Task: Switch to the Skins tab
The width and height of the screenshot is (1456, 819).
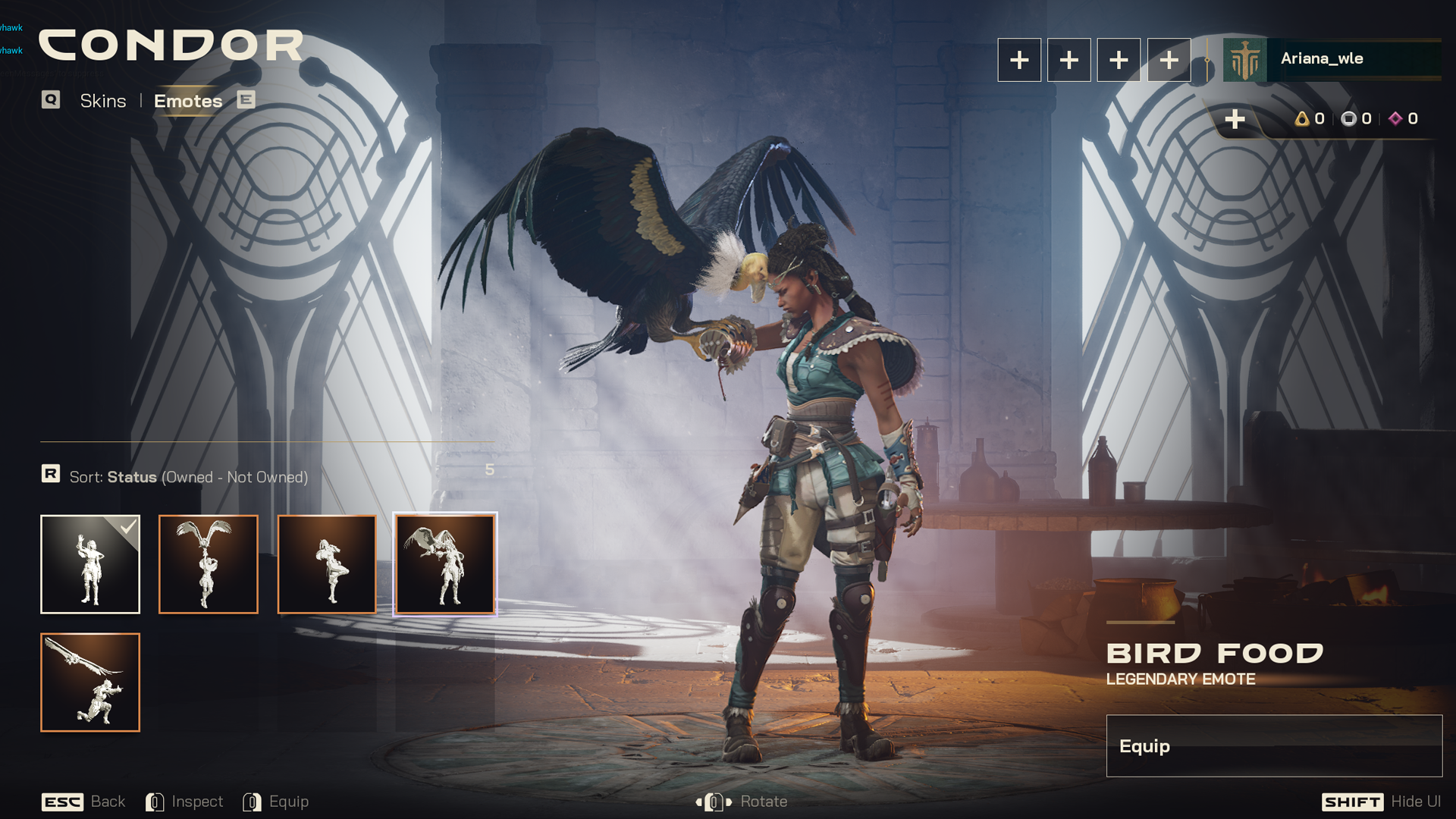Action: (x=103, y=101)
